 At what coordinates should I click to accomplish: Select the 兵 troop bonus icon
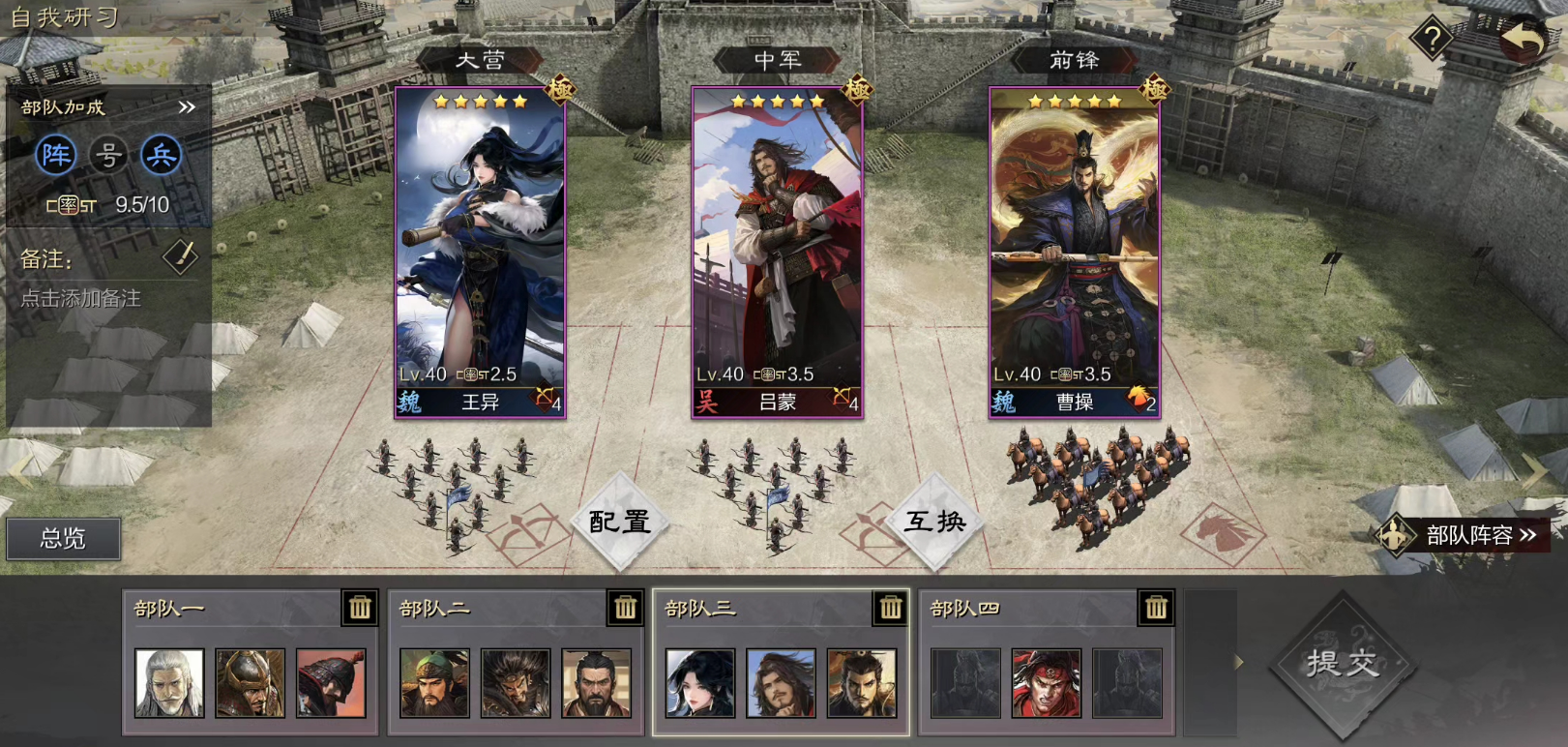(161, 155)
